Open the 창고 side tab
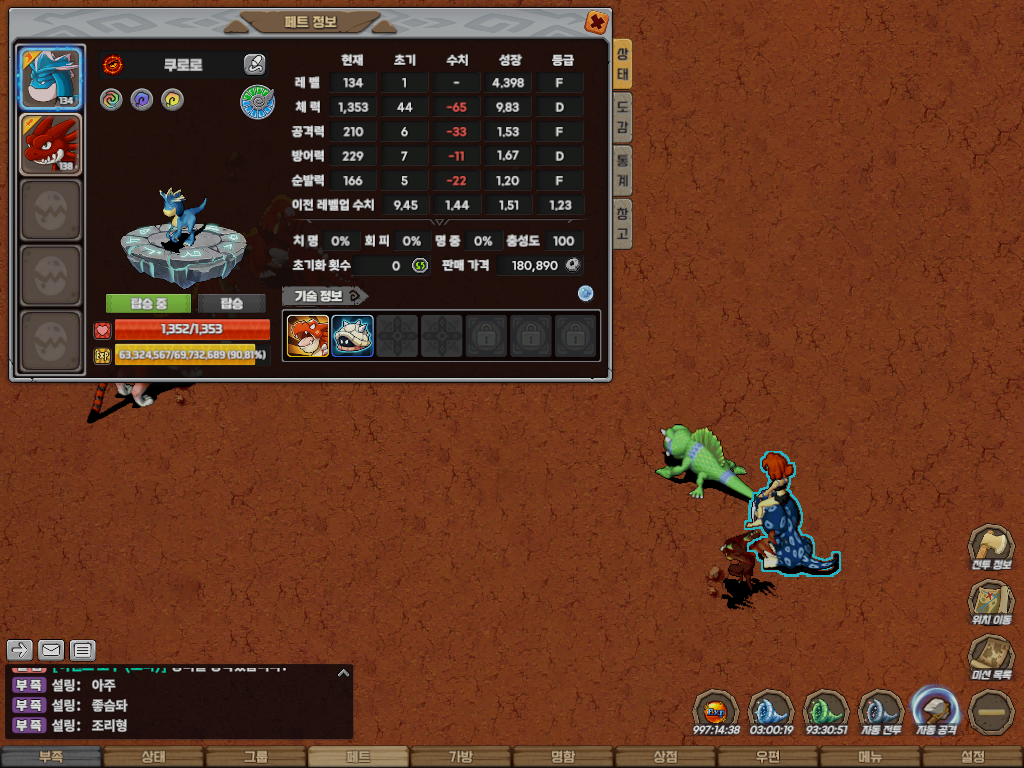Screen dimensions: 1024x768 pos(622,223)
